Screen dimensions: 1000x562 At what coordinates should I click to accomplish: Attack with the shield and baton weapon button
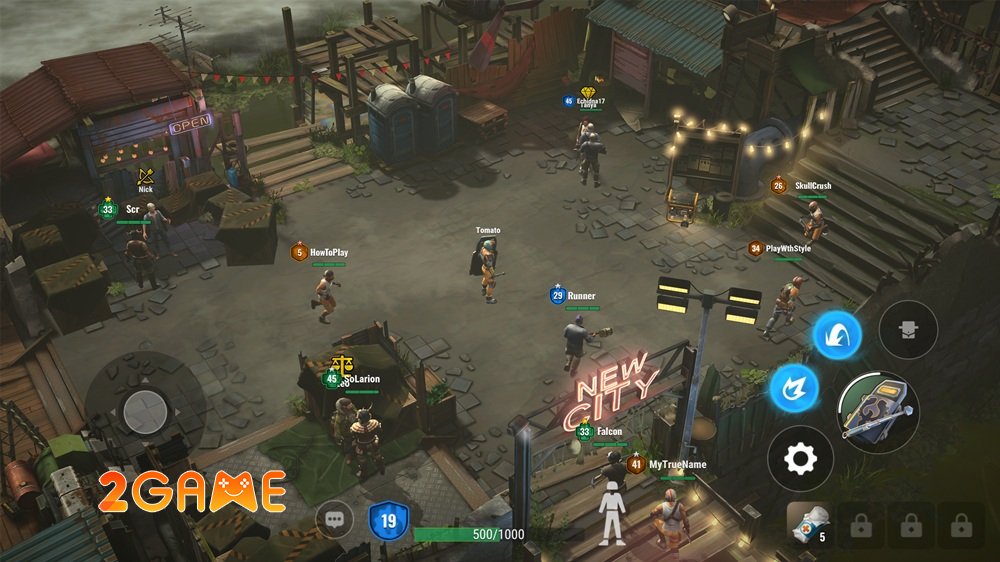pyautogui.click(x=877, y=409)
